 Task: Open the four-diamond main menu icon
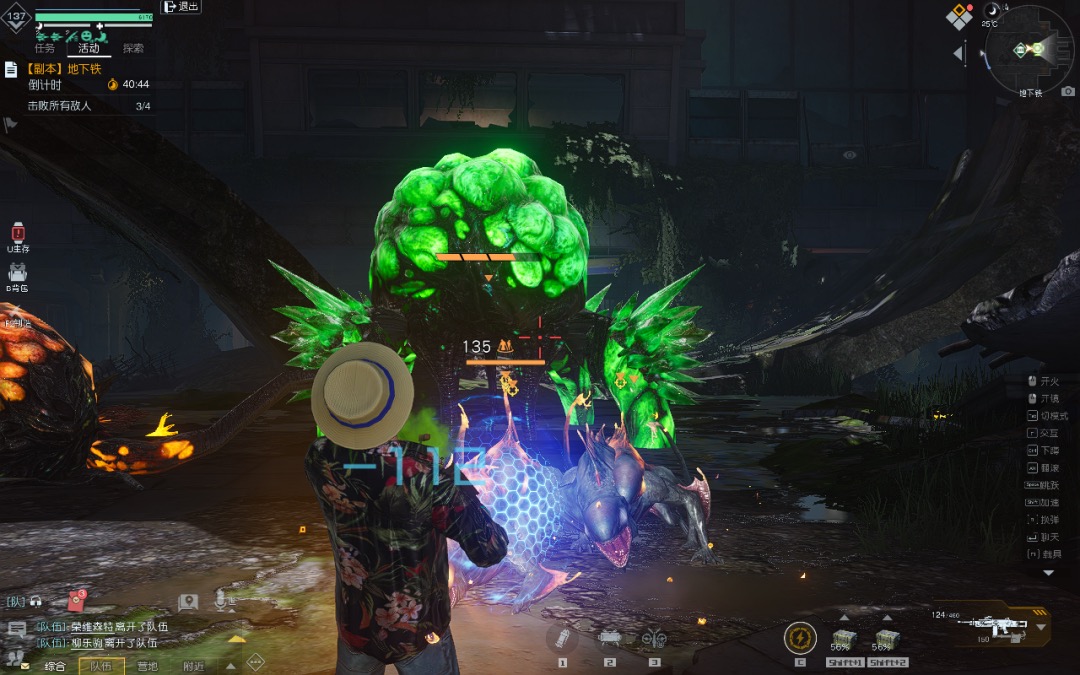coord(960,16)
